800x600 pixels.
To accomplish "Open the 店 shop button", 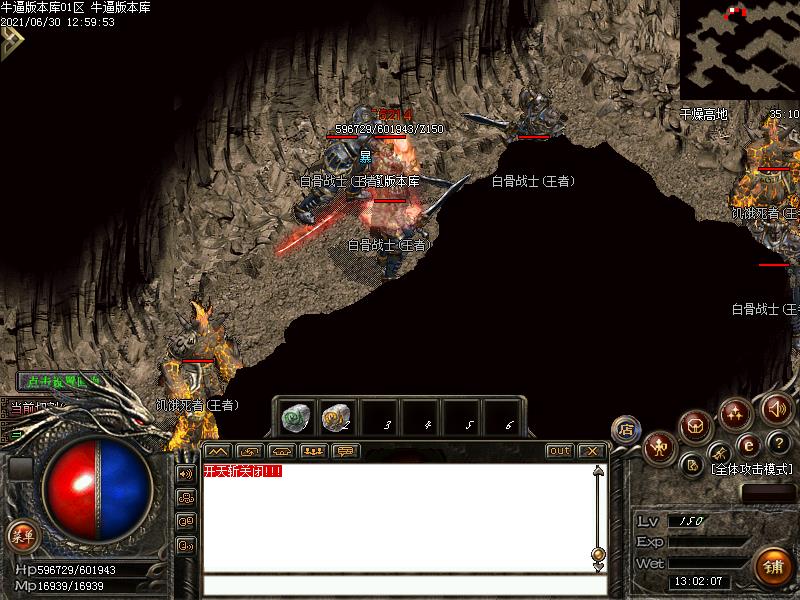I will tap(626, 429).
